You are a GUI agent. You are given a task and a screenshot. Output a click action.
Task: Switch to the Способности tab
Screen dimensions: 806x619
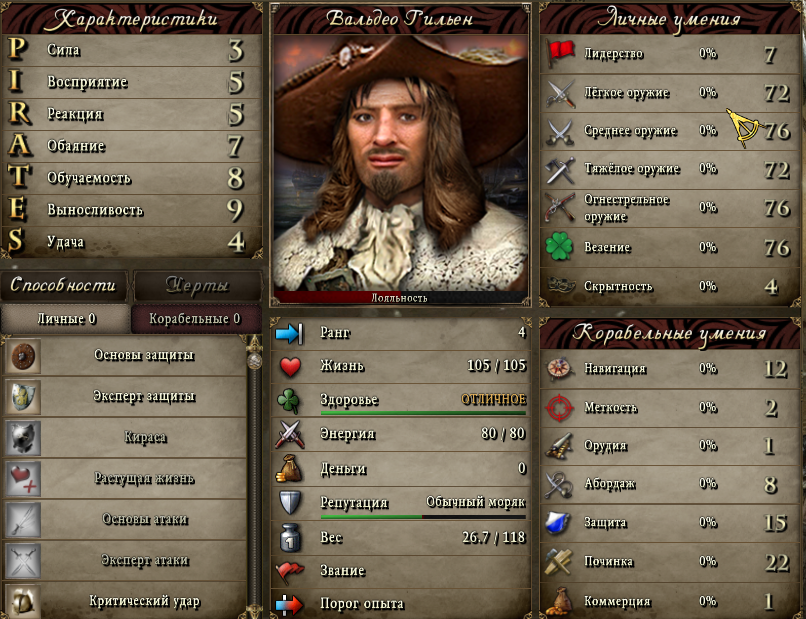coord(63,286)
